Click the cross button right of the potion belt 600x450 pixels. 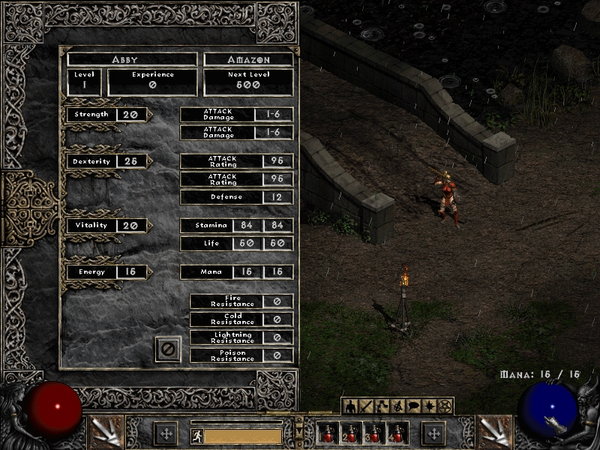coord(432,434)
